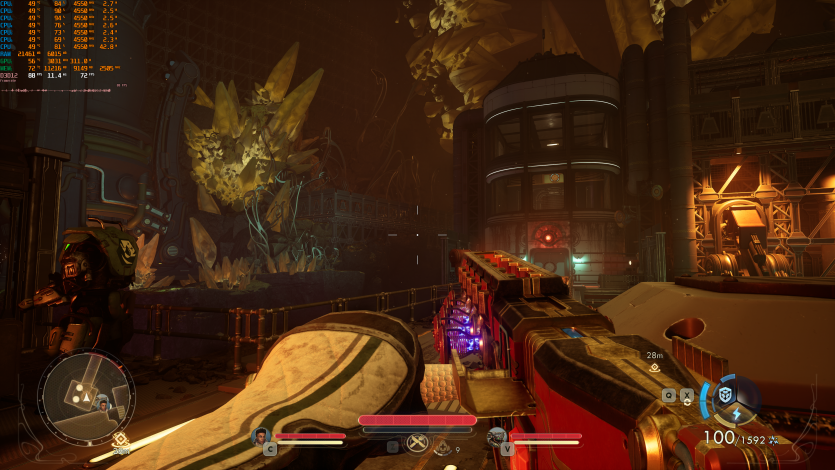This screenshot has width=835, height=470.
Task: Click the objective icon below the minimap
Action: tap(121, 439)
